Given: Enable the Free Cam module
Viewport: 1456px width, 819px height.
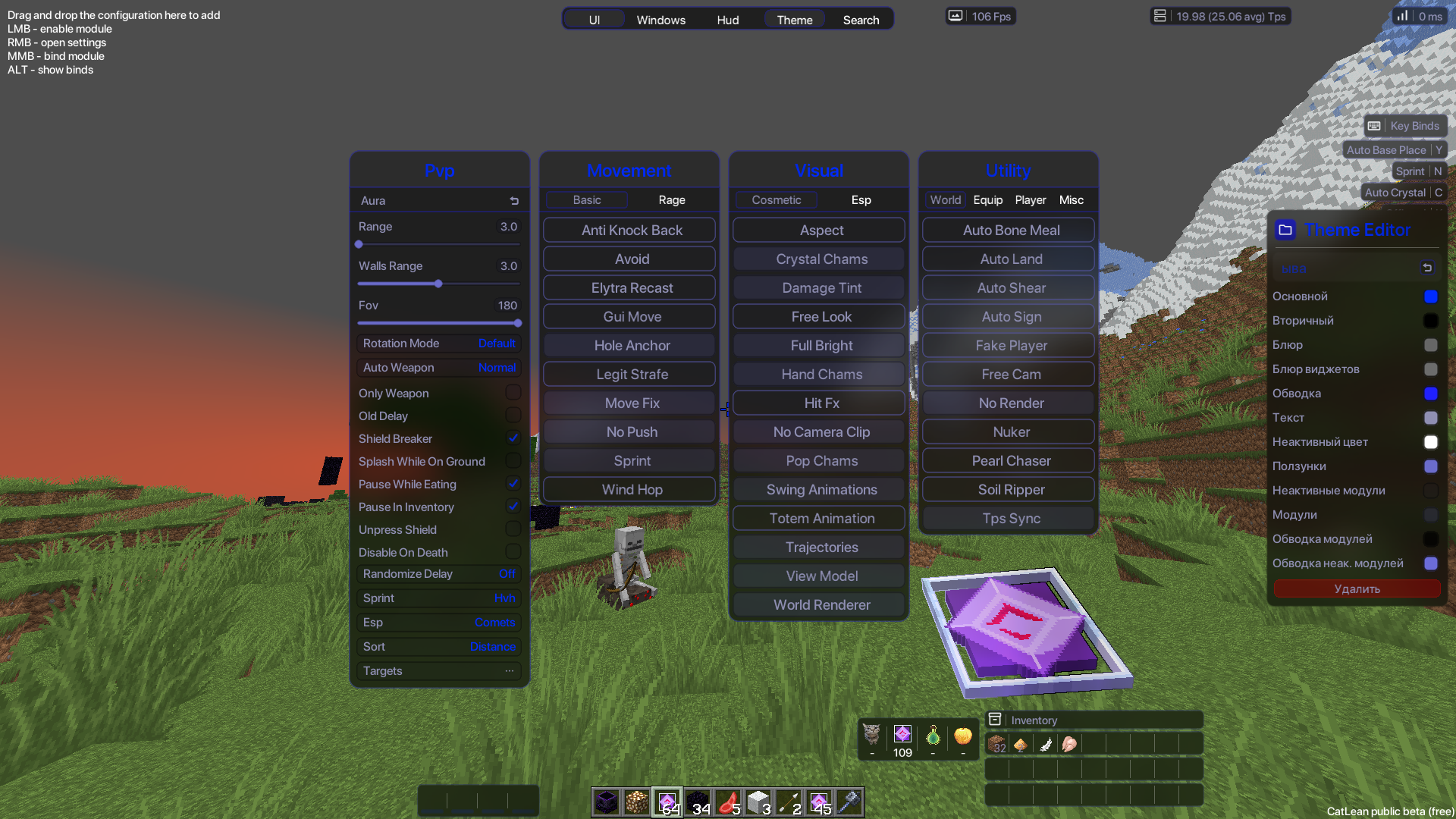Looking at the screenshot, I should click(1010, 374).
